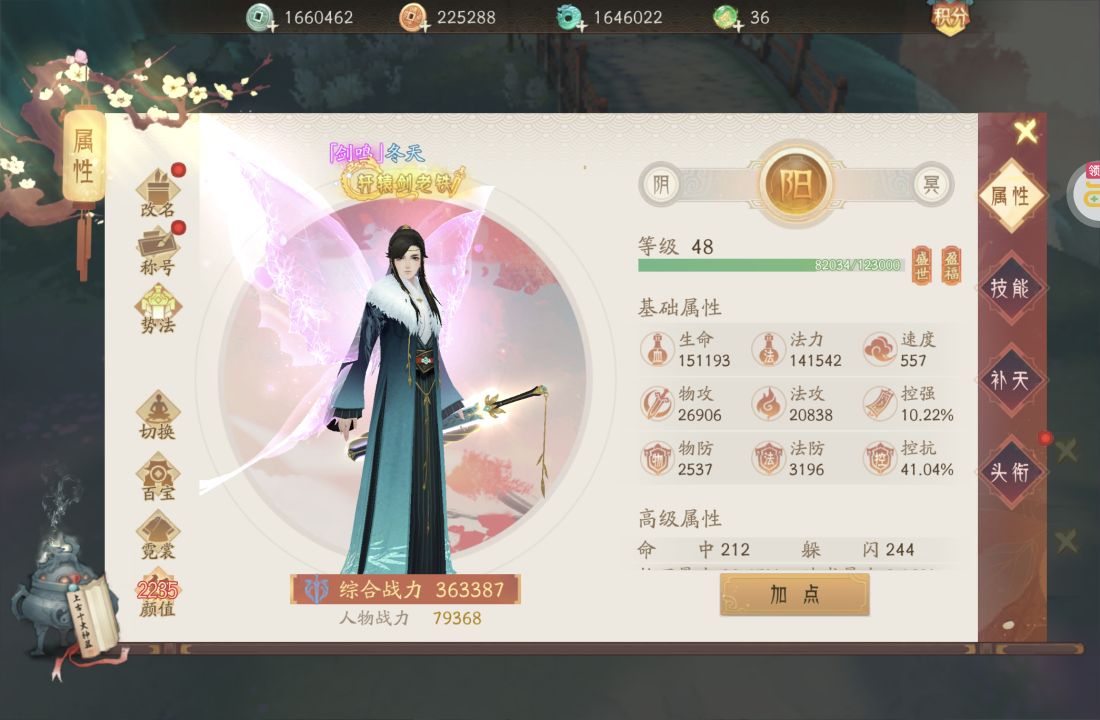The width and height of the screenshot is (1100, 720).
Task: Open the 势法 icon
Action: [x=158, y=308]
